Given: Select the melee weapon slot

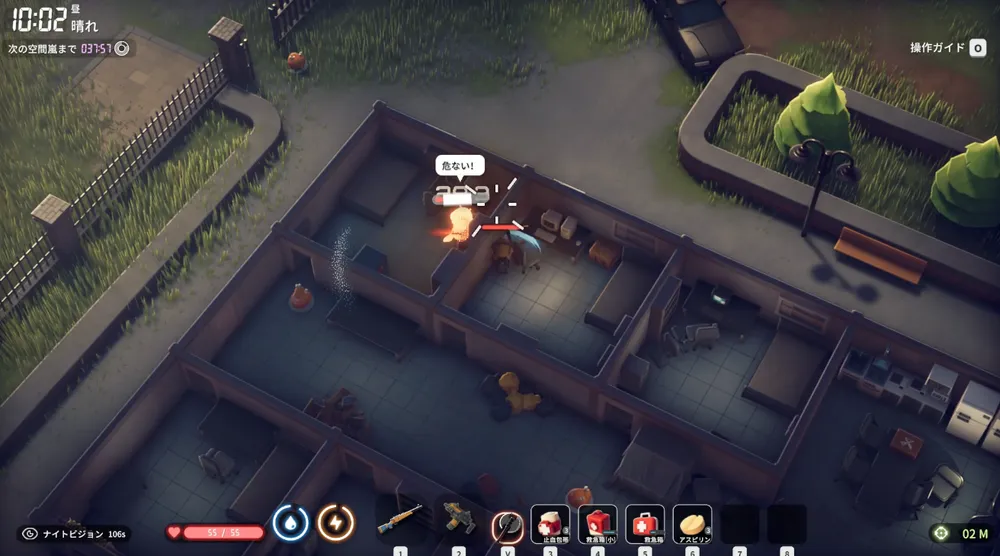Looking at the screenshot, I should (x=508, y=523).
